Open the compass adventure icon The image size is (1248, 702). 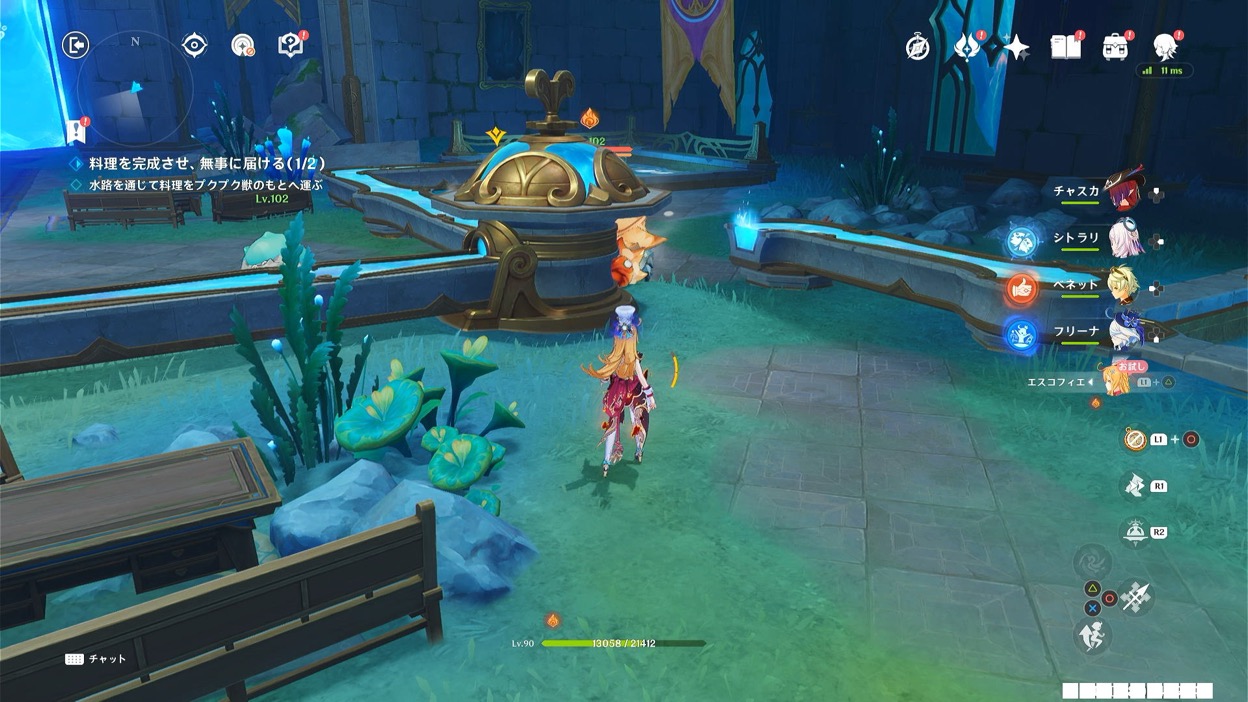(x=917, y=47)
